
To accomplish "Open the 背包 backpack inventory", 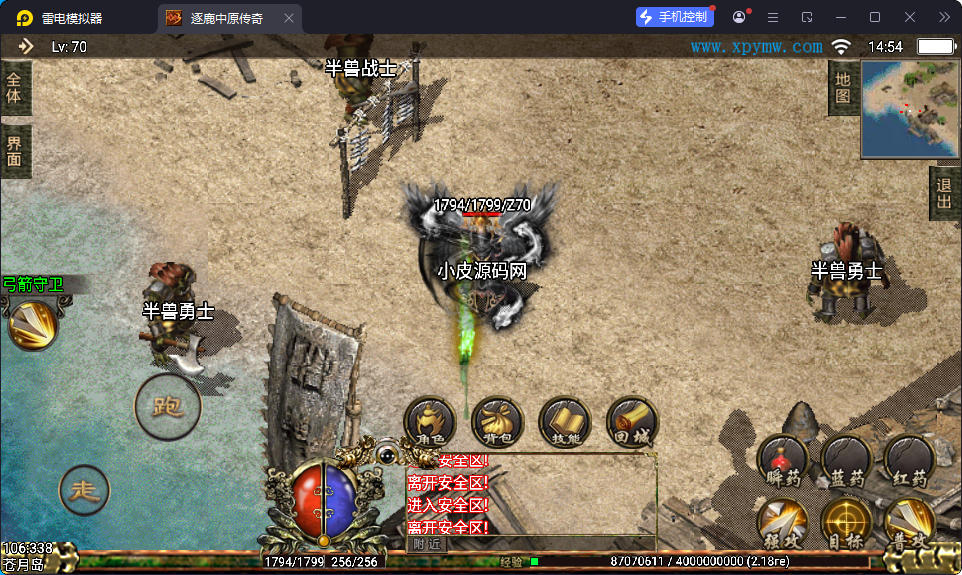I will 497,422.
